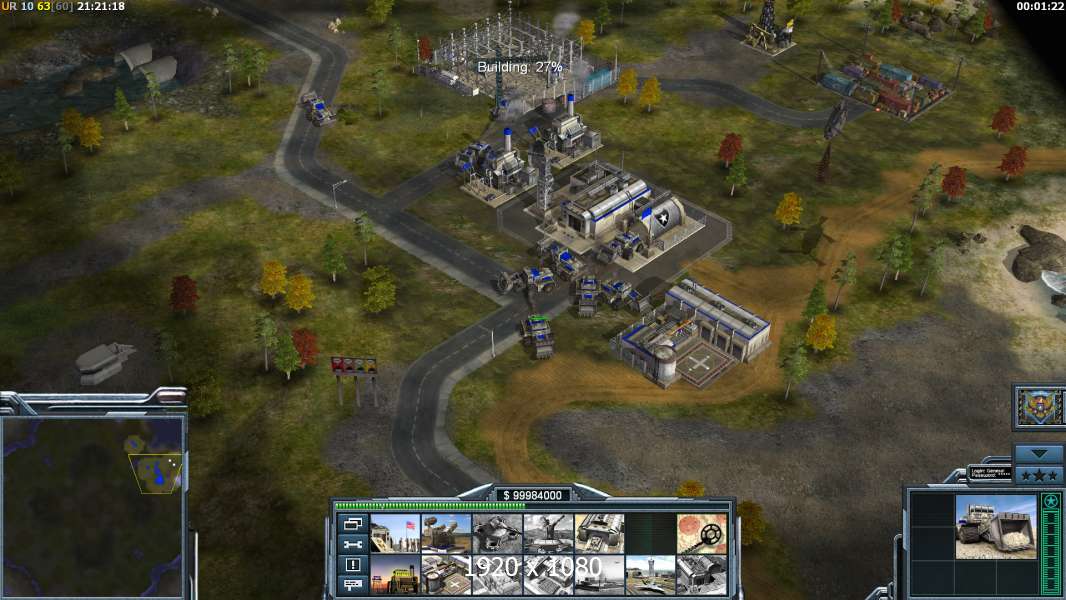Click the overlapping windows button
This screenshot has height=600, width=1066.
(x=351, y=523)
